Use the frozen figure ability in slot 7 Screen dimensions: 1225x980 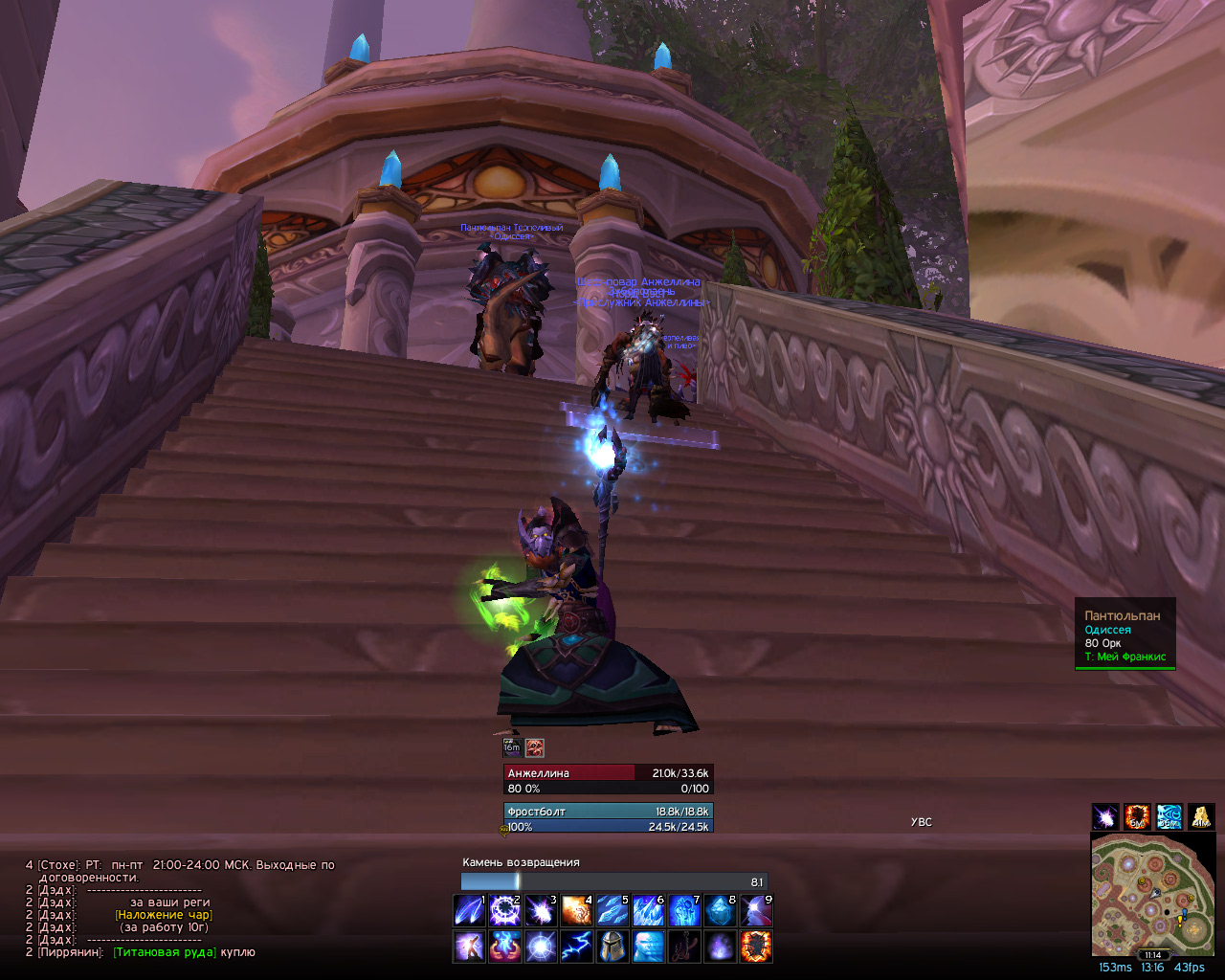(684, 911)
